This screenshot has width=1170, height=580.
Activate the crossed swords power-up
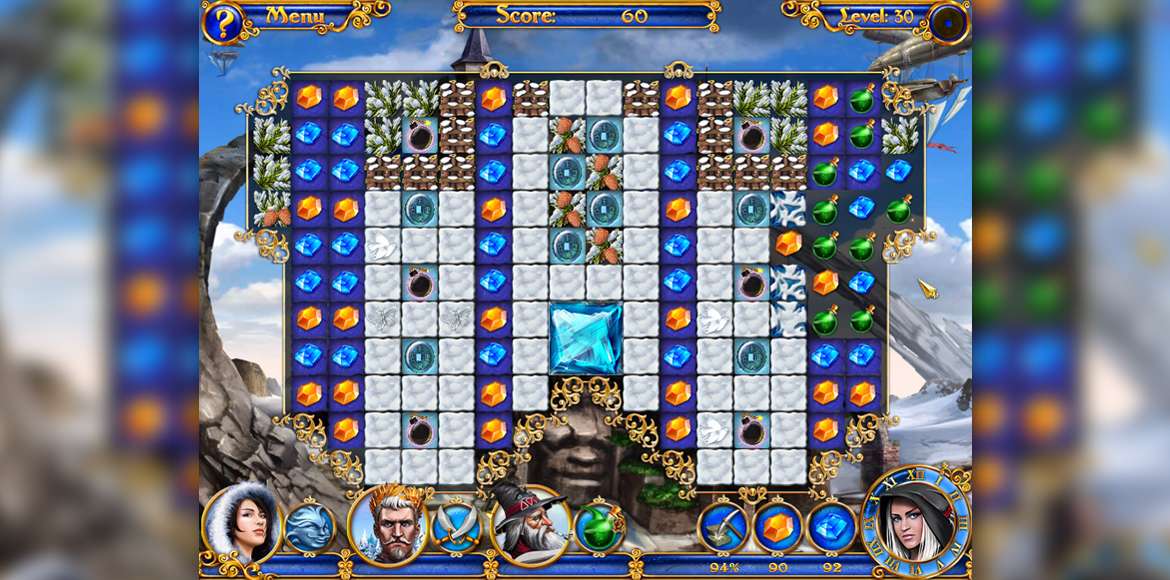(x=456, y=526)
